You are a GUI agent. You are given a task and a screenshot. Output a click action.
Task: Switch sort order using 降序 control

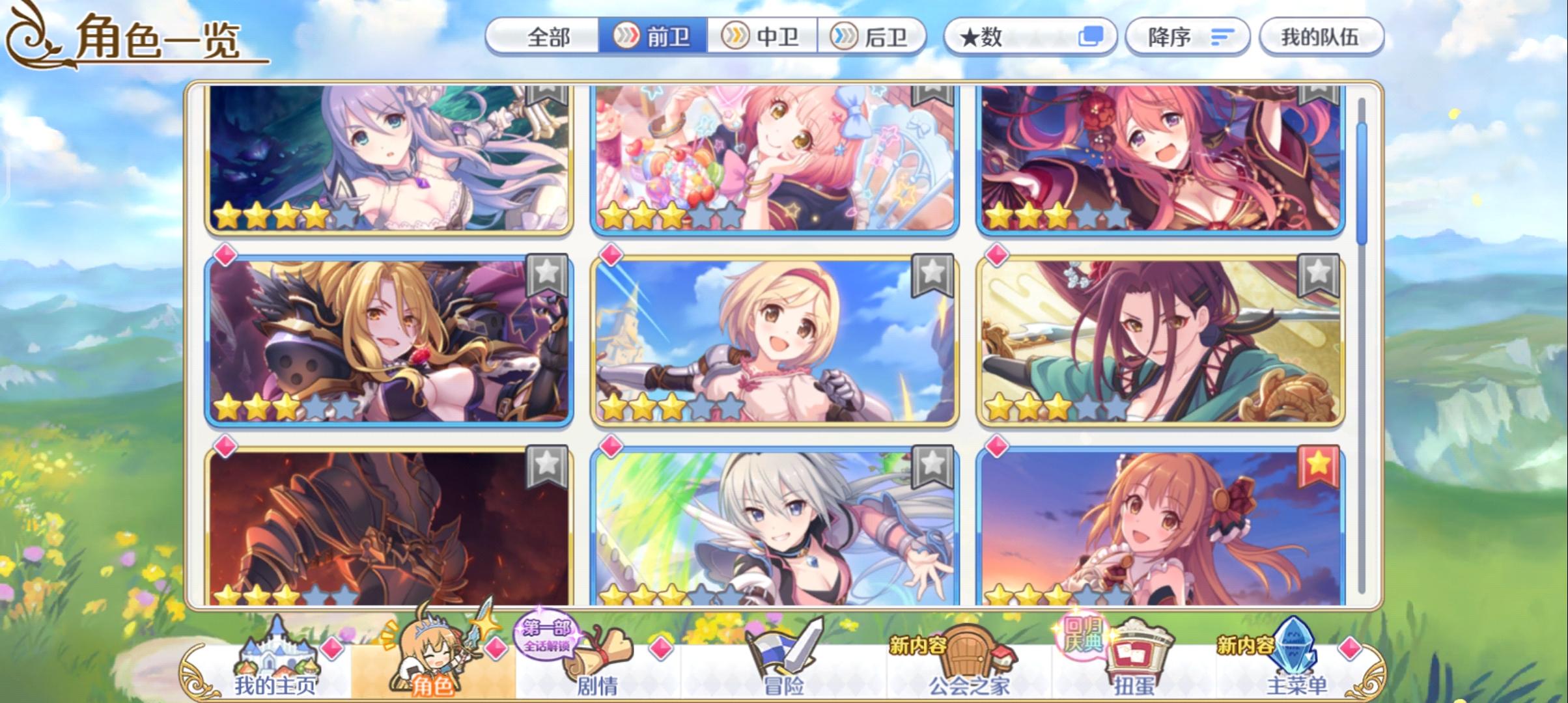coord(1185,37)
